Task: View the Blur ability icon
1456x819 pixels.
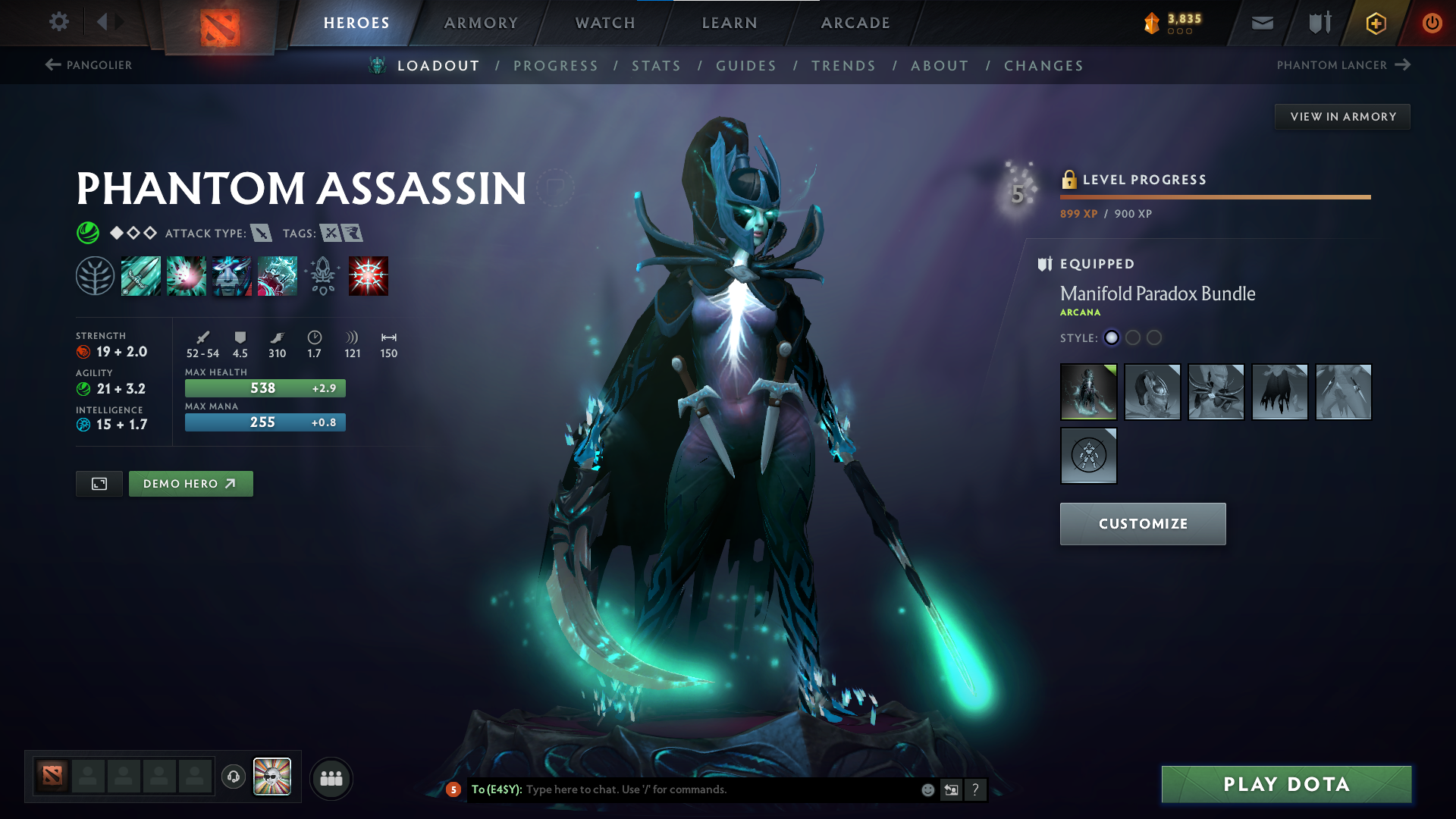Action: (x=232, y=275)
